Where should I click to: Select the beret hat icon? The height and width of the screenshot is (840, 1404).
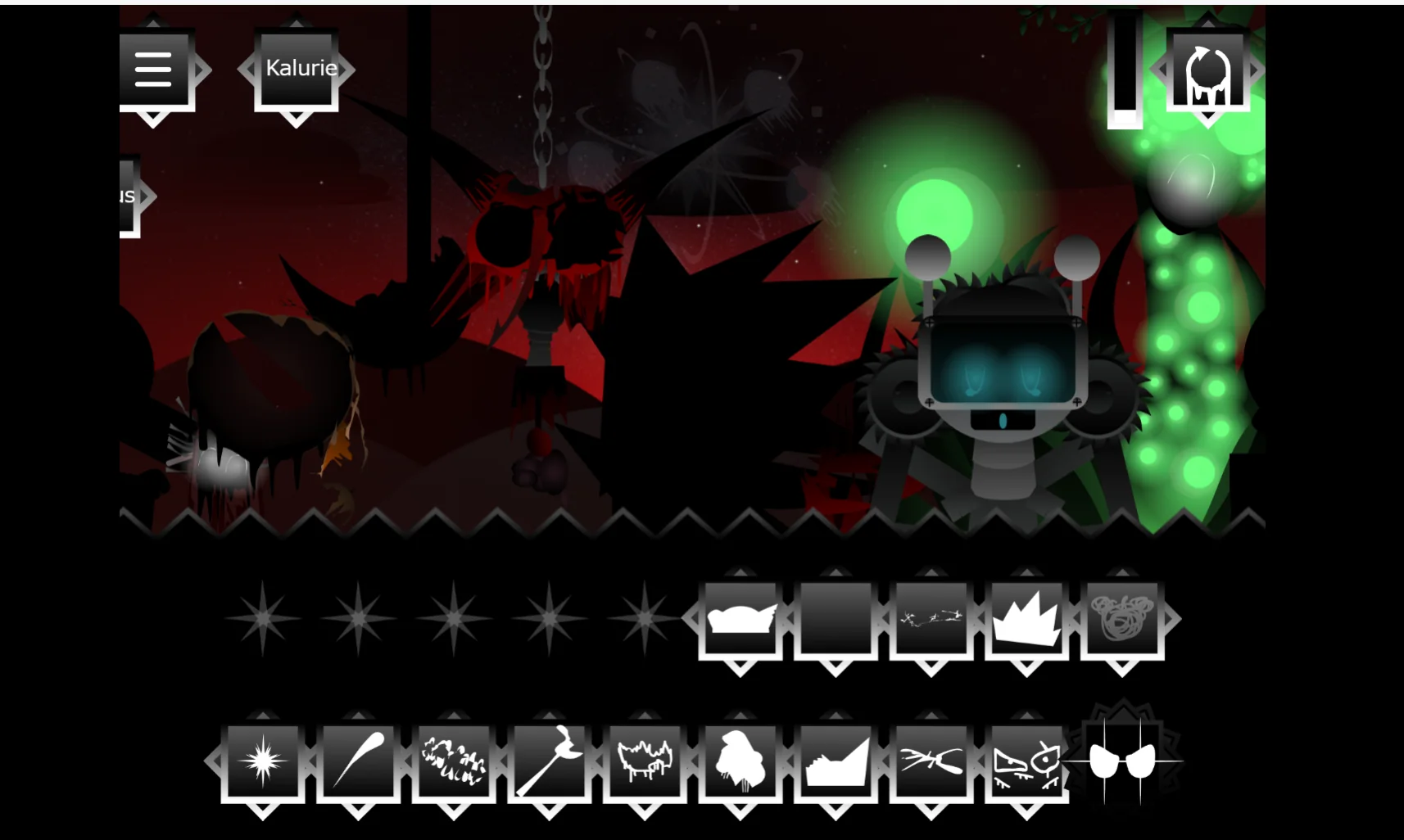point(741,618)
